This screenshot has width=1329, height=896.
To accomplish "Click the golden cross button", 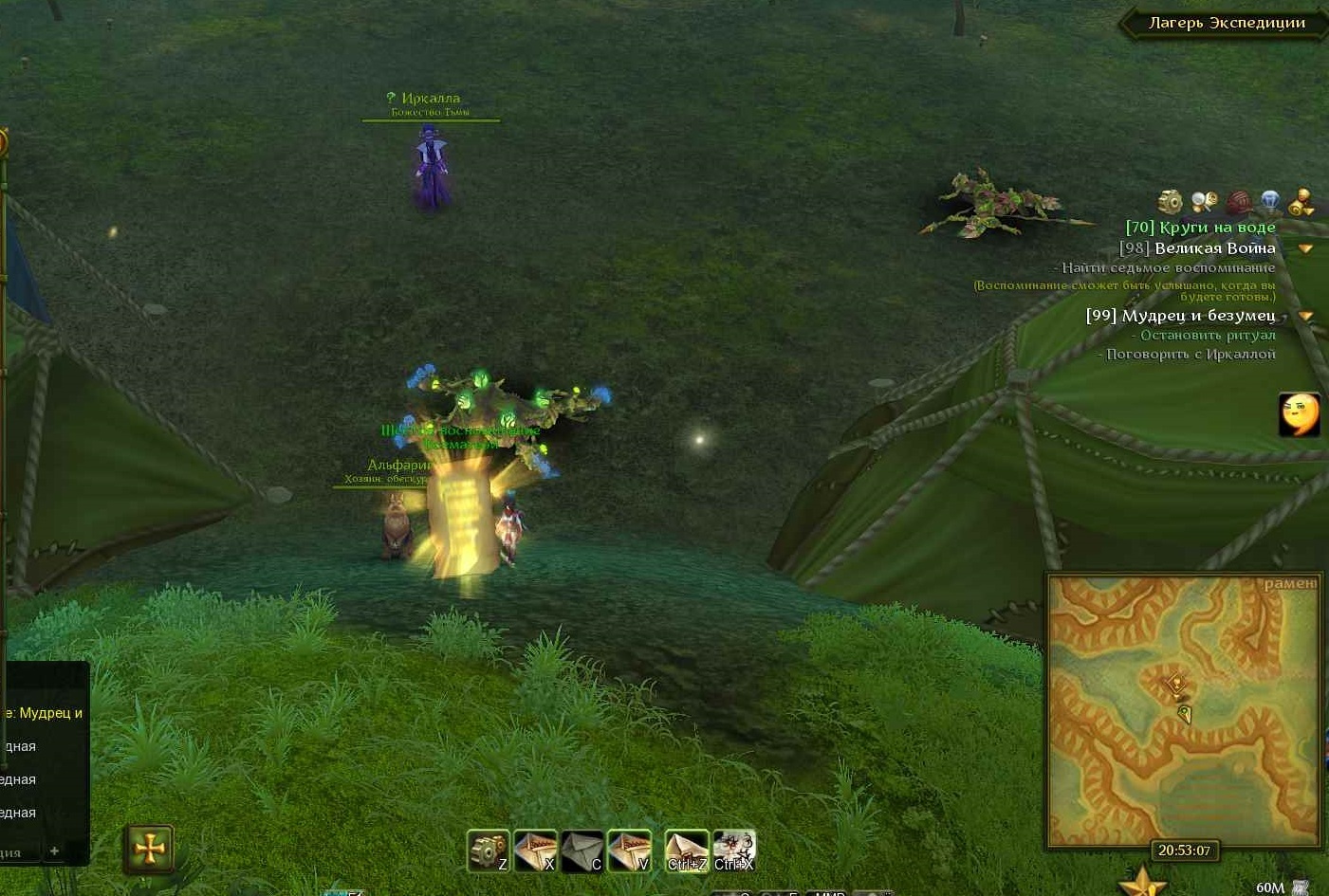I will pyautogui.click(x=149, y=849).
